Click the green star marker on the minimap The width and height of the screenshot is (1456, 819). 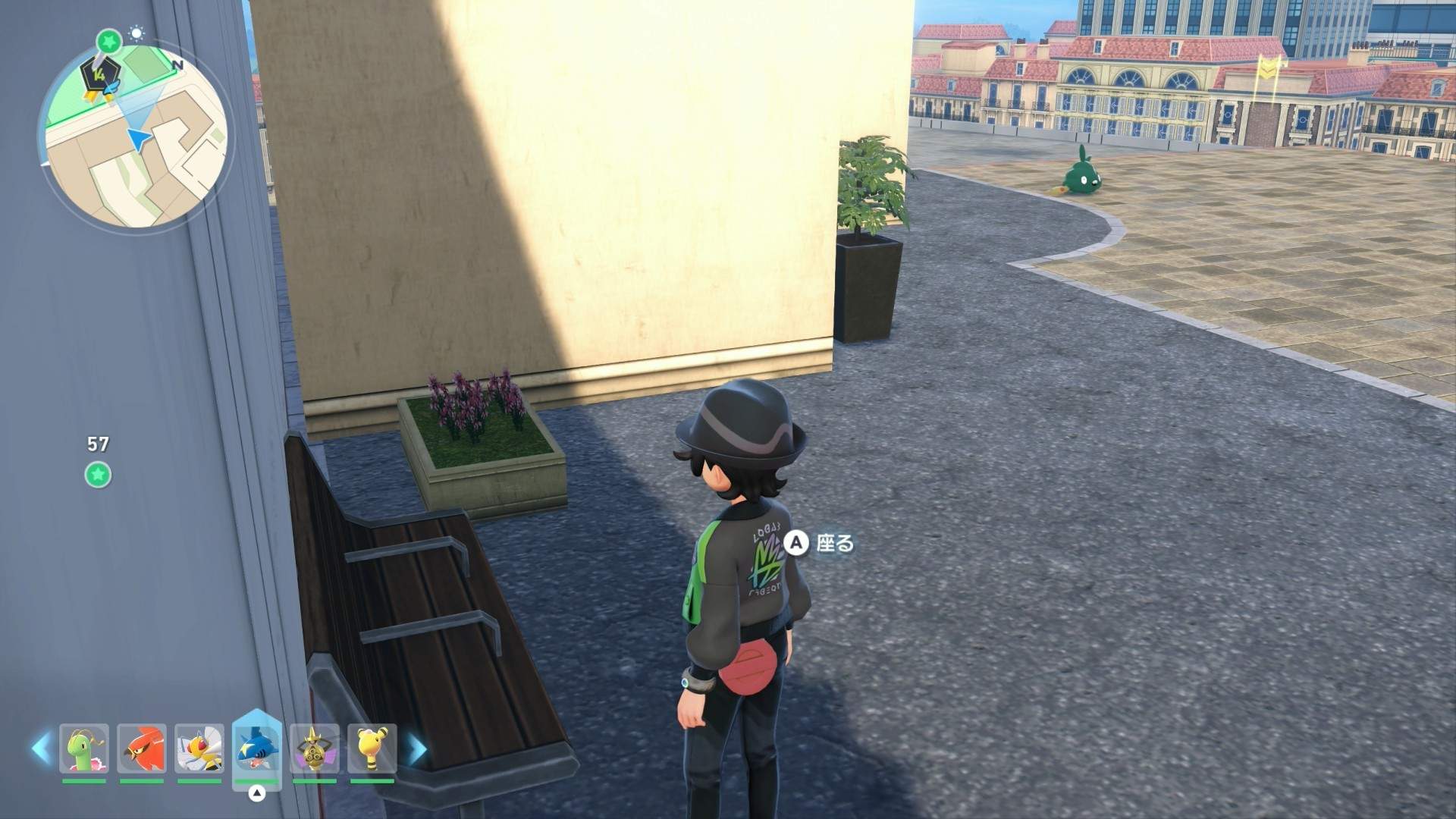109,40
